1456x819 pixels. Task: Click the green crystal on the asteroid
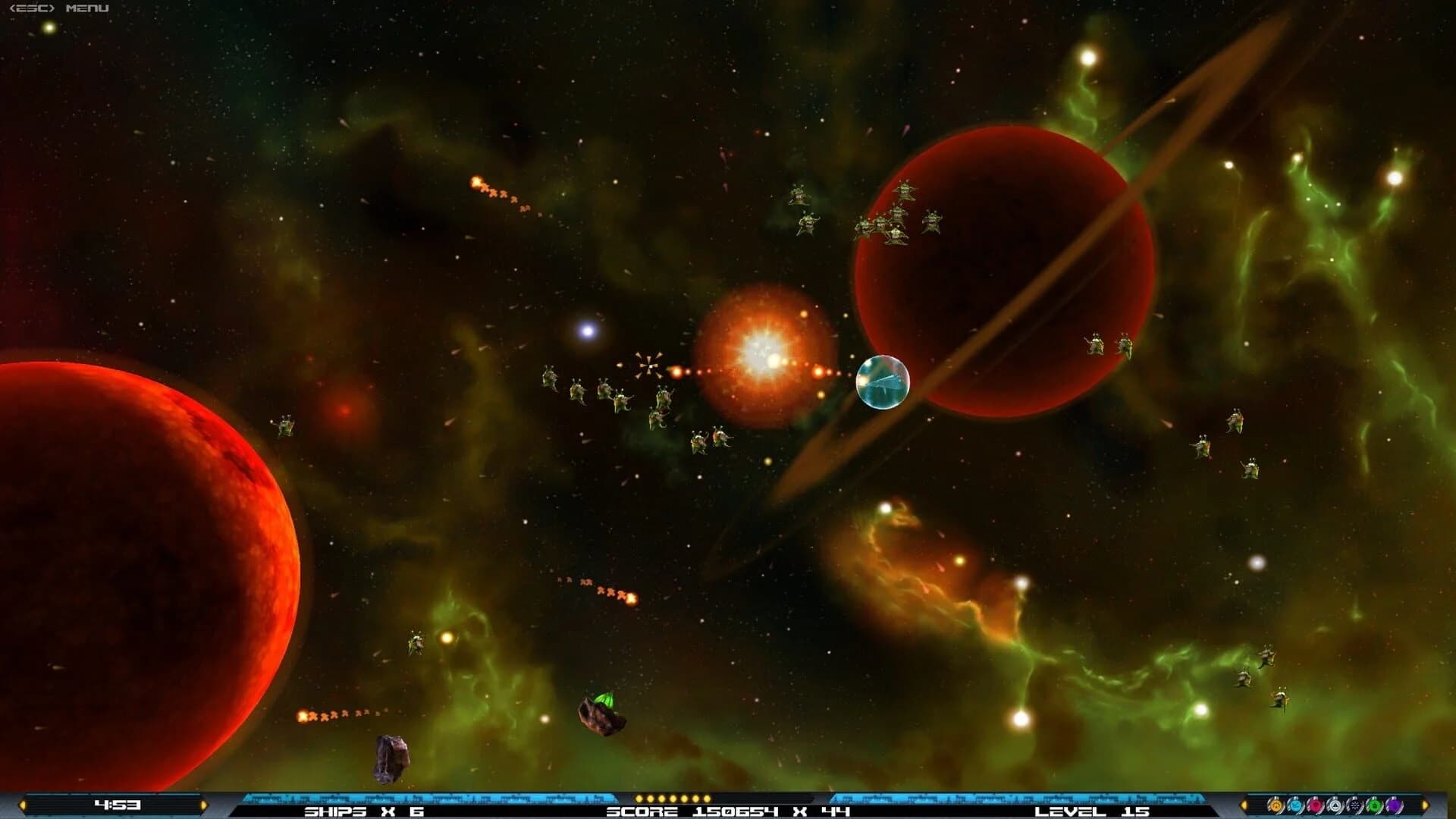(603, 700)
